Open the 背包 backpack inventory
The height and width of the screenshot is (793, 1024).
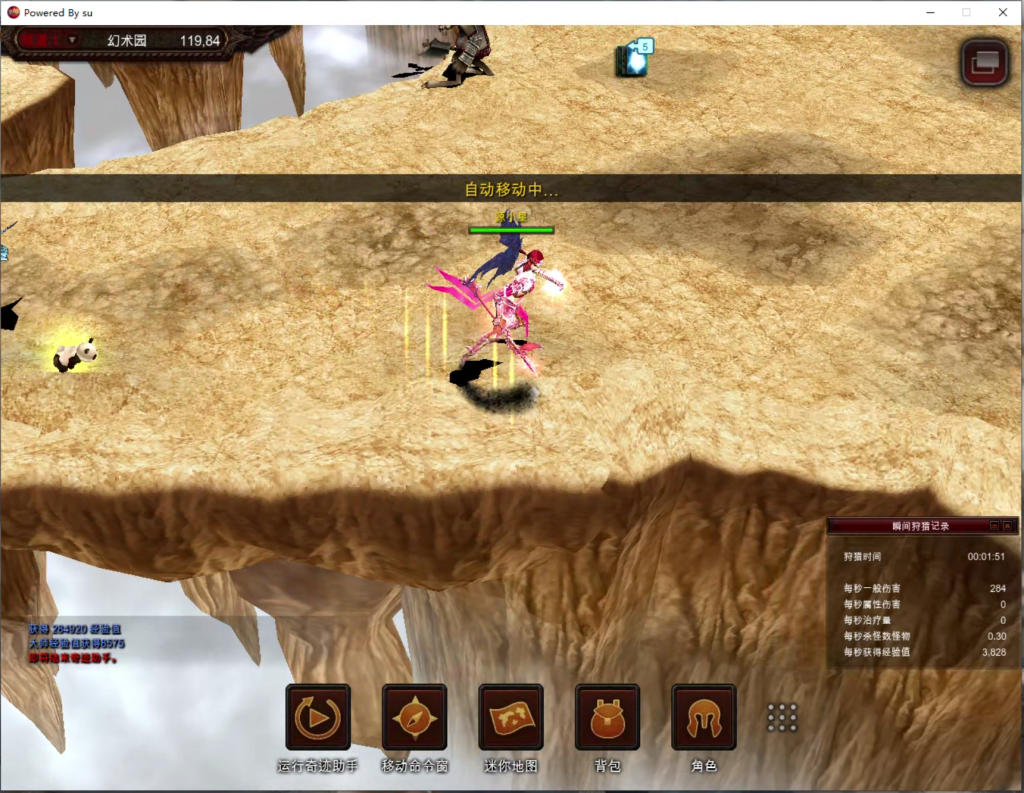607,717
